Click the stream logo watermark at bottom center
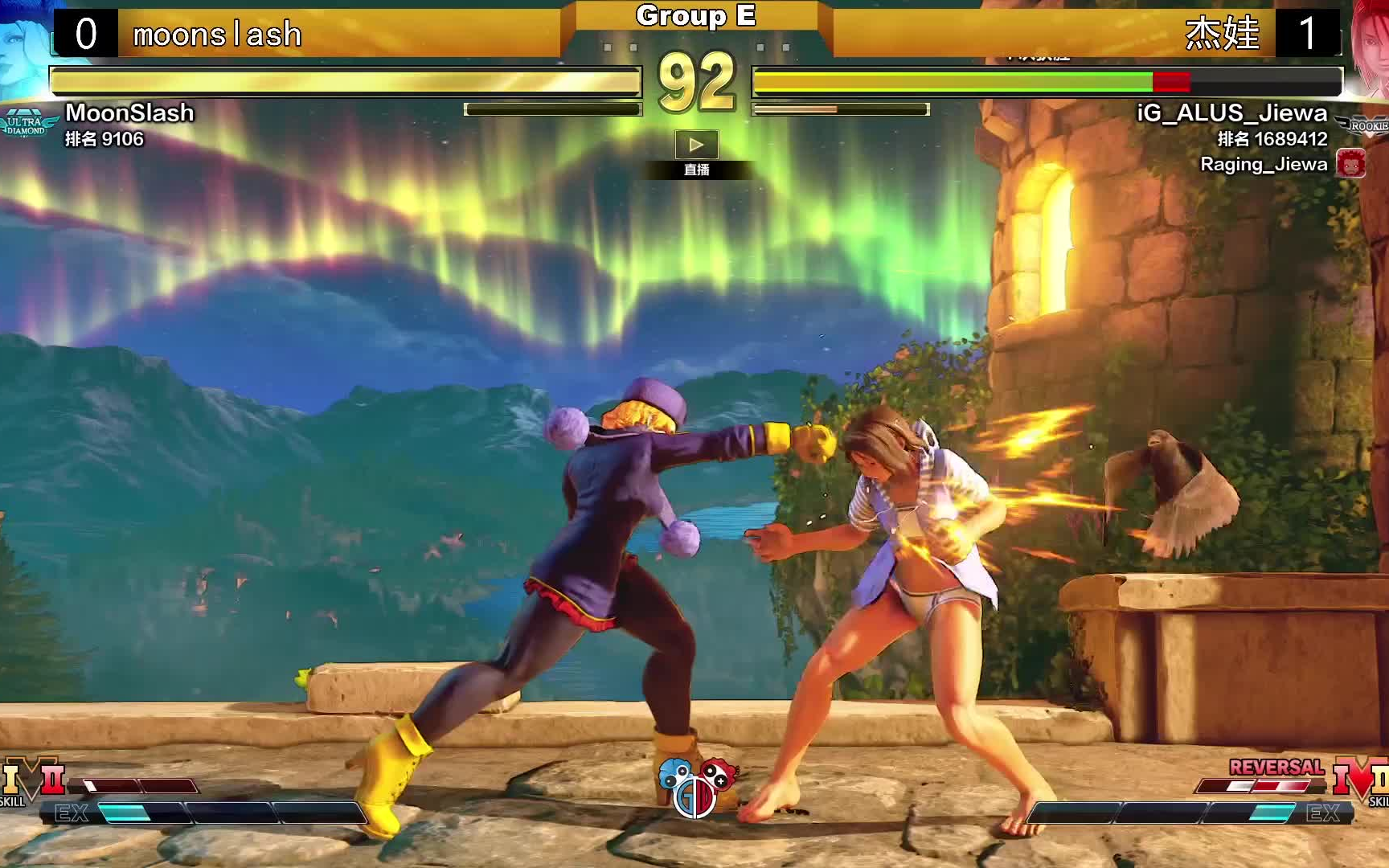The width and height of the screenshot is (1389, 868). tap(696, 785)
